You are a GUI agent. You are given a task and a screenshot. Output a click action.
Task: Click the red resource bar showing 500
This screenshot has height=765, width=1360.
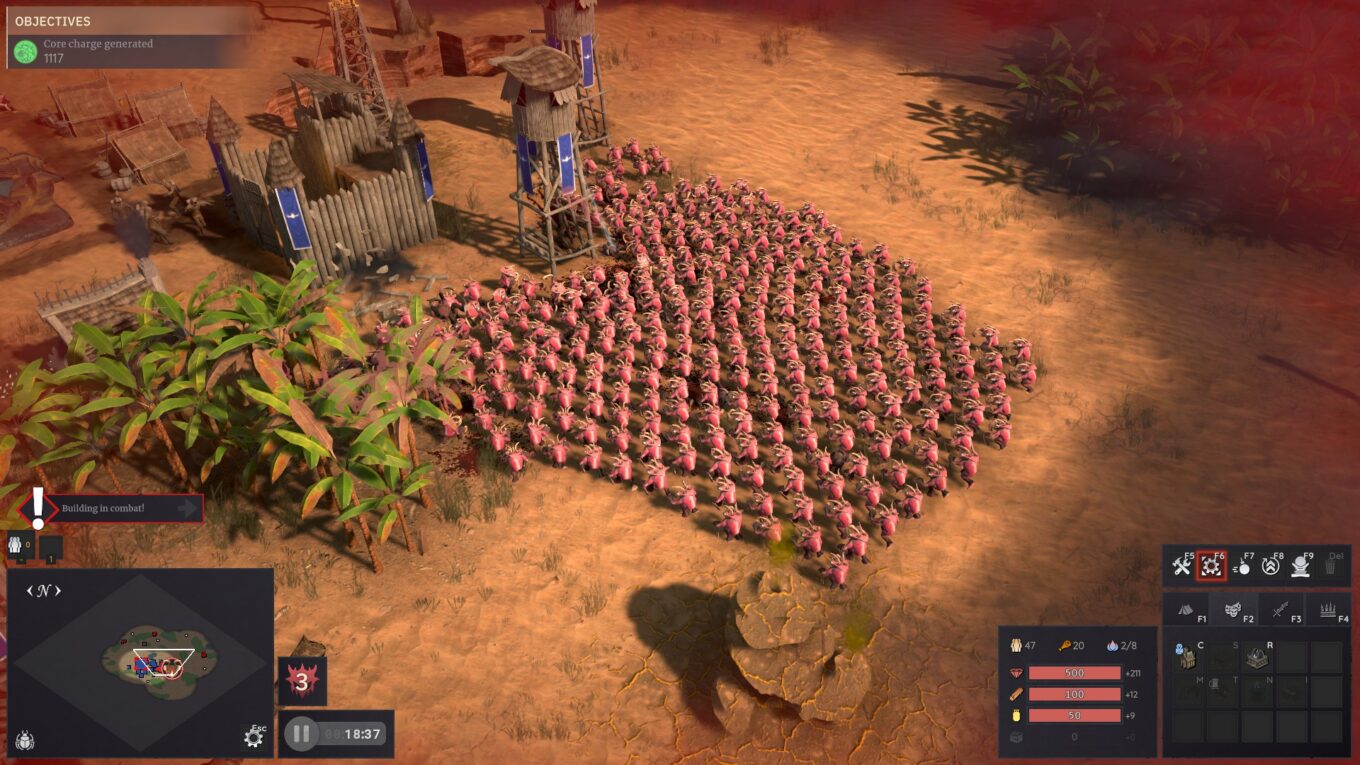click(x=1073, y=673)
